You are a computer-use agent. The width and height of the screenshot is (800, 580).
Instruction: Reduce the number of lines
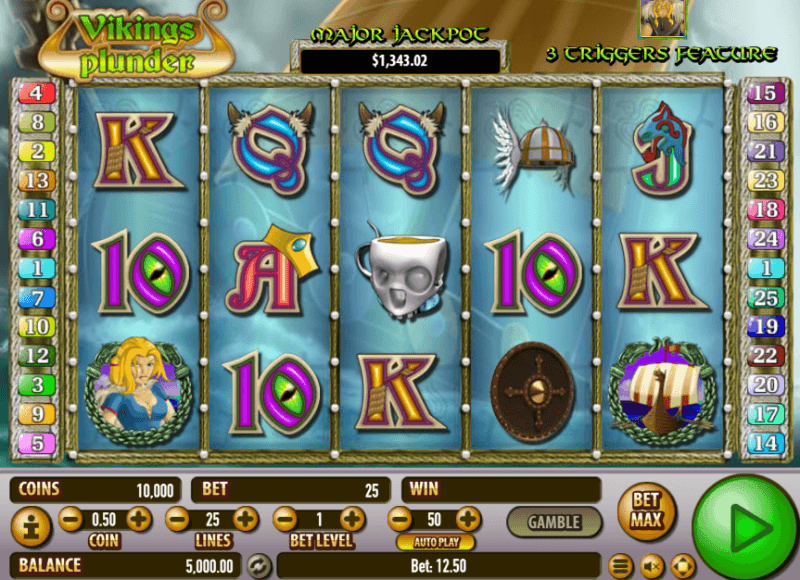(177, 519)
